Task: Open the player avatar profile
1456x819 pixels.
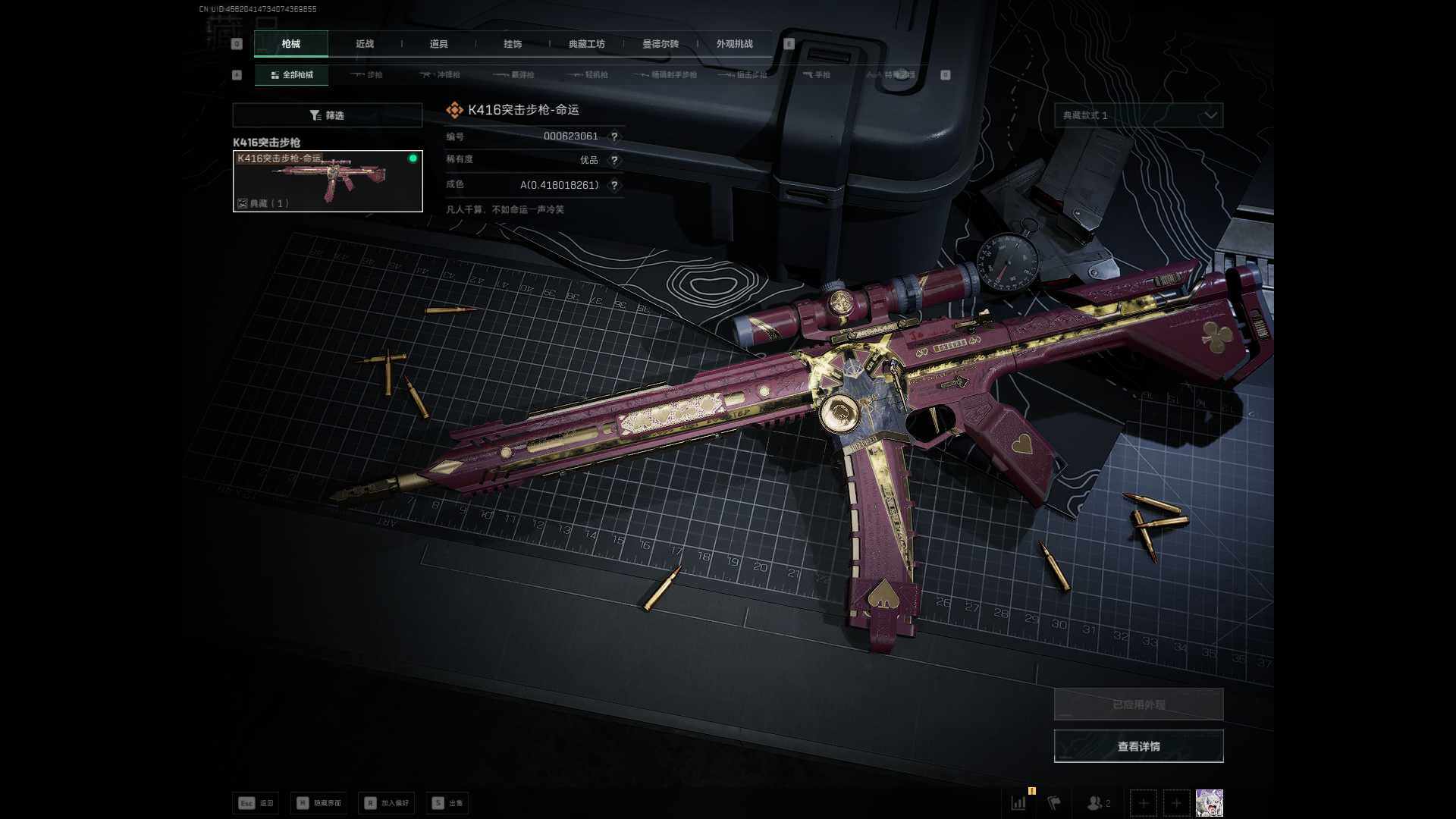Action: click(1209, 802)
